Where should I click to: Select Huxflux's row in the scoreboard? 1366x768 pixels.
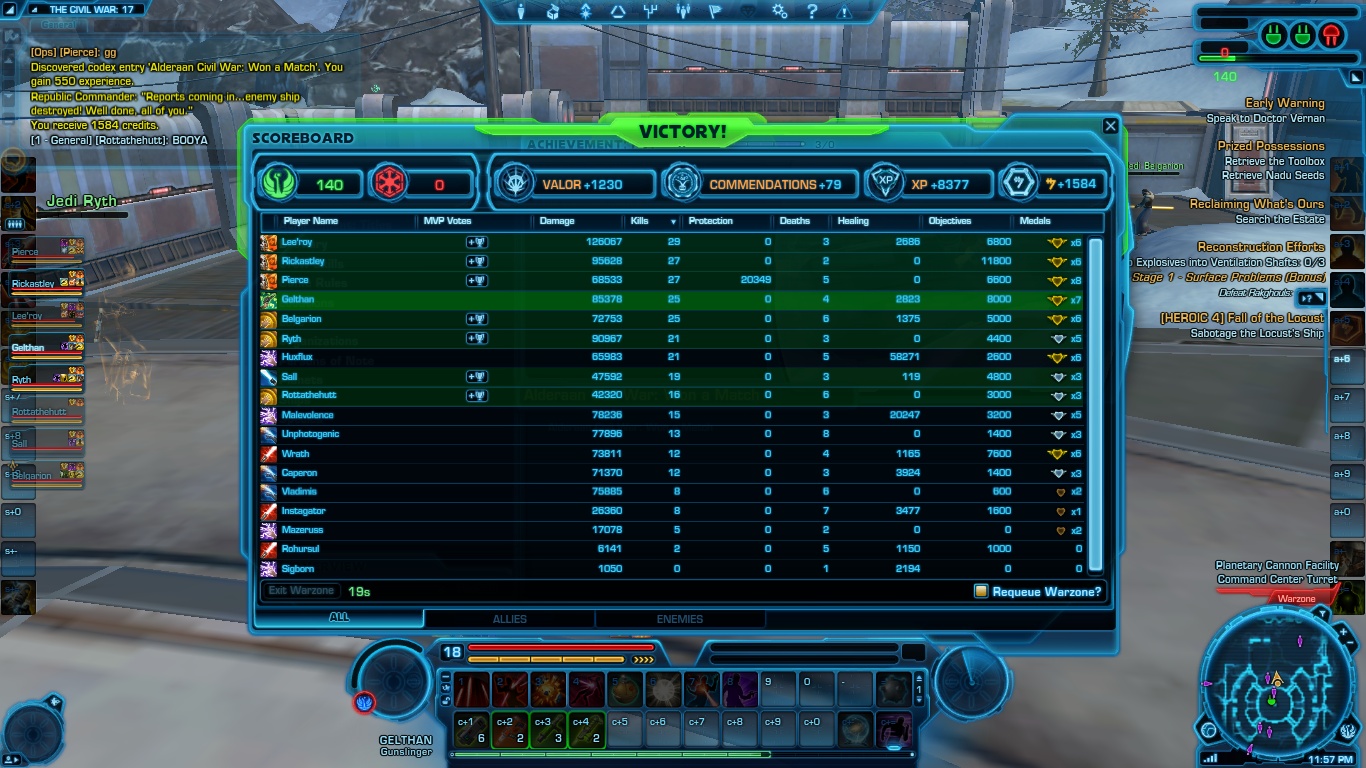(x=298, y=357)
